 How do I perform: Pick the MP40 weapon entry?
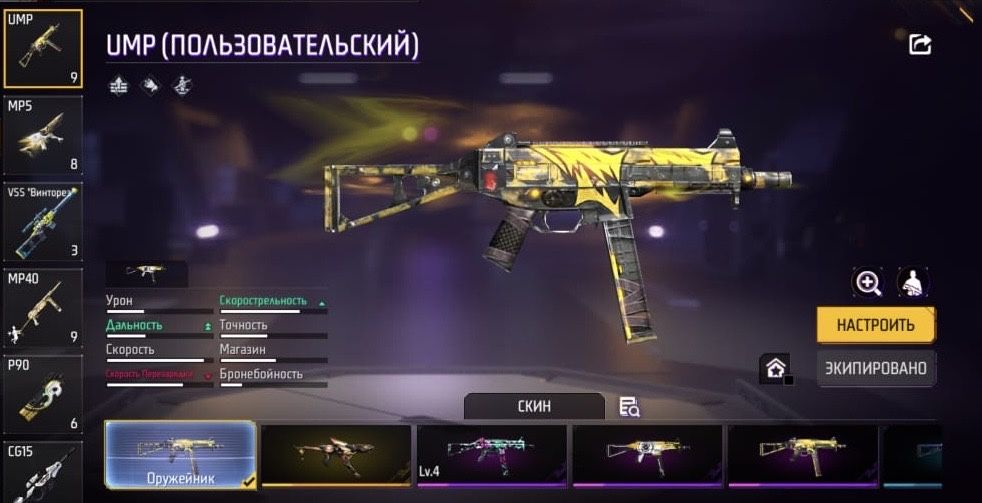(x=43, y=306)
